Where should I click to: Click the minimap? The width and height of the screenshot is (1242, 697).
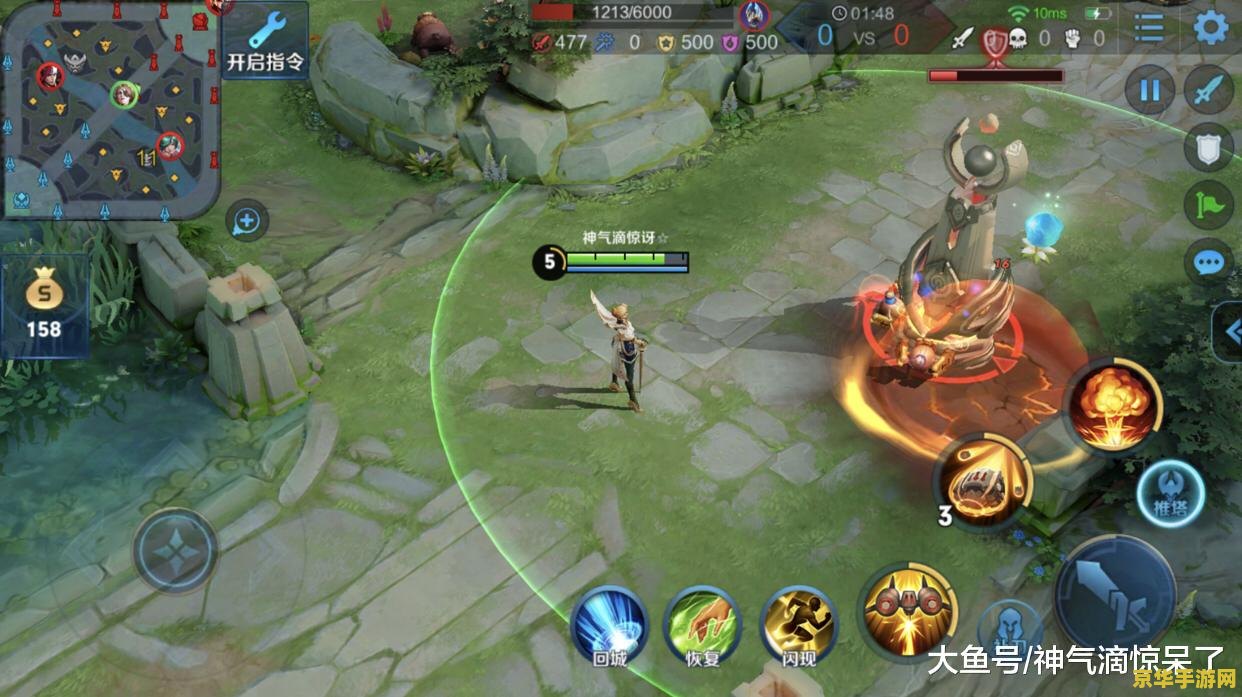[110, 108]
